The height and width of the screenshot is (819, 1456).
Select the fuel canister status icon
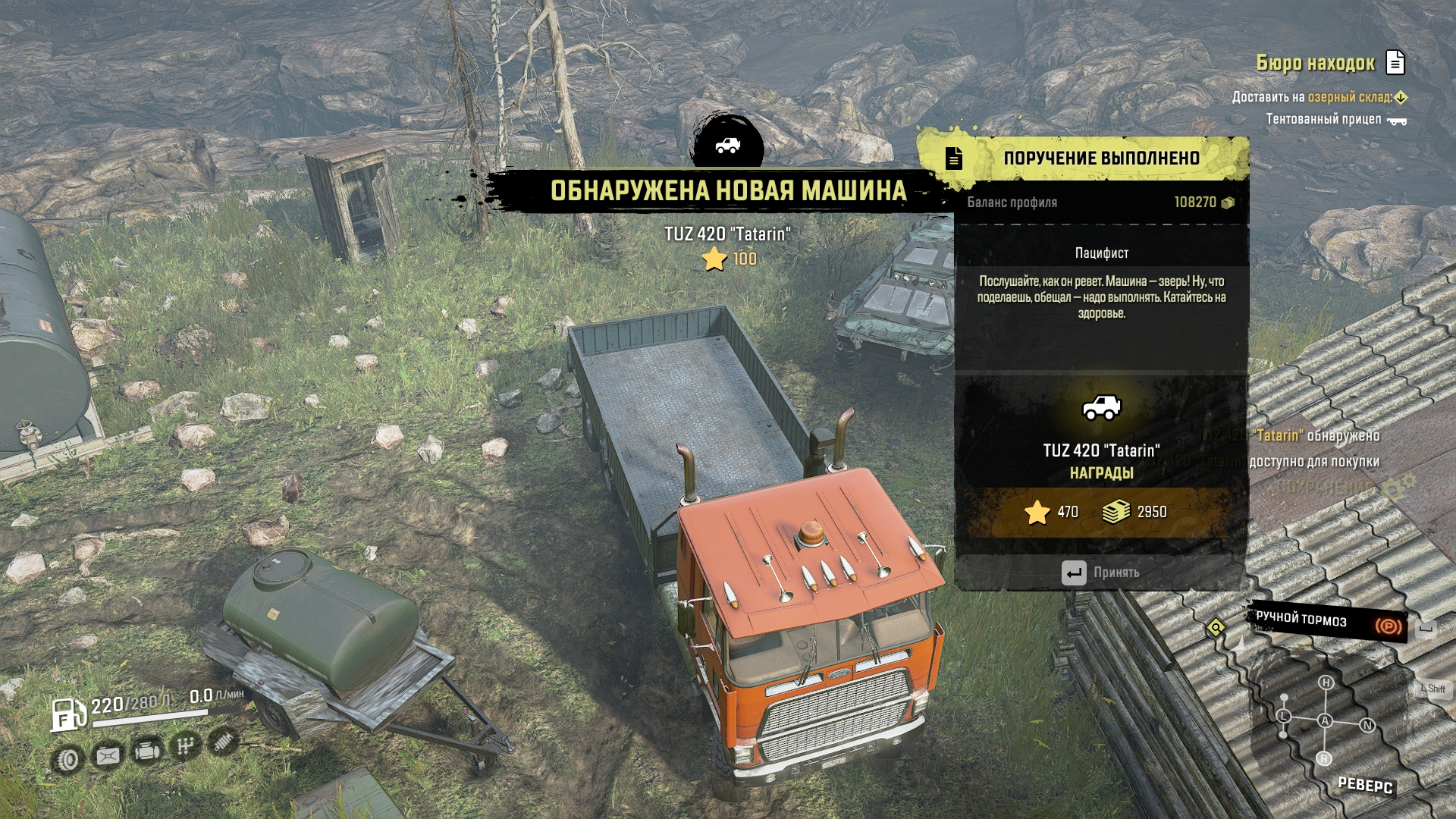108,755
